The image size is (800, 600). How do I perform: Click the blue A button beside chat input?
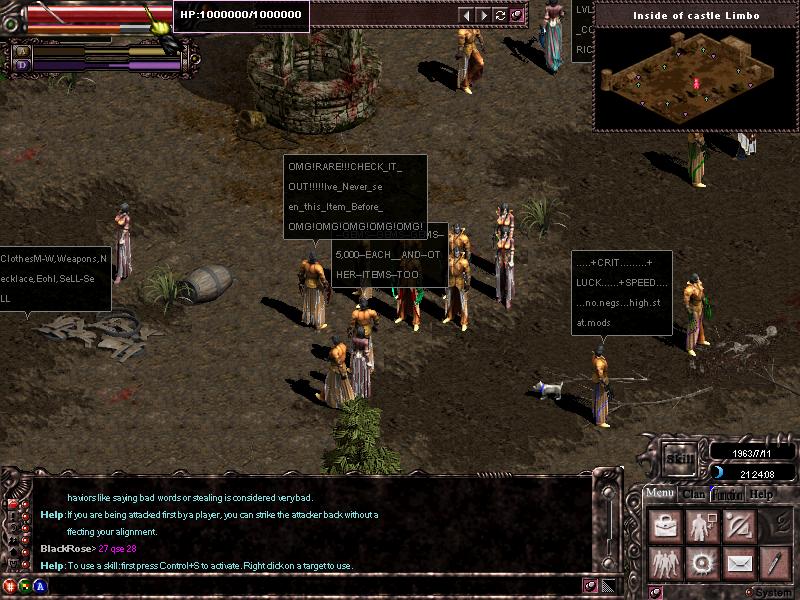[38, 584]
